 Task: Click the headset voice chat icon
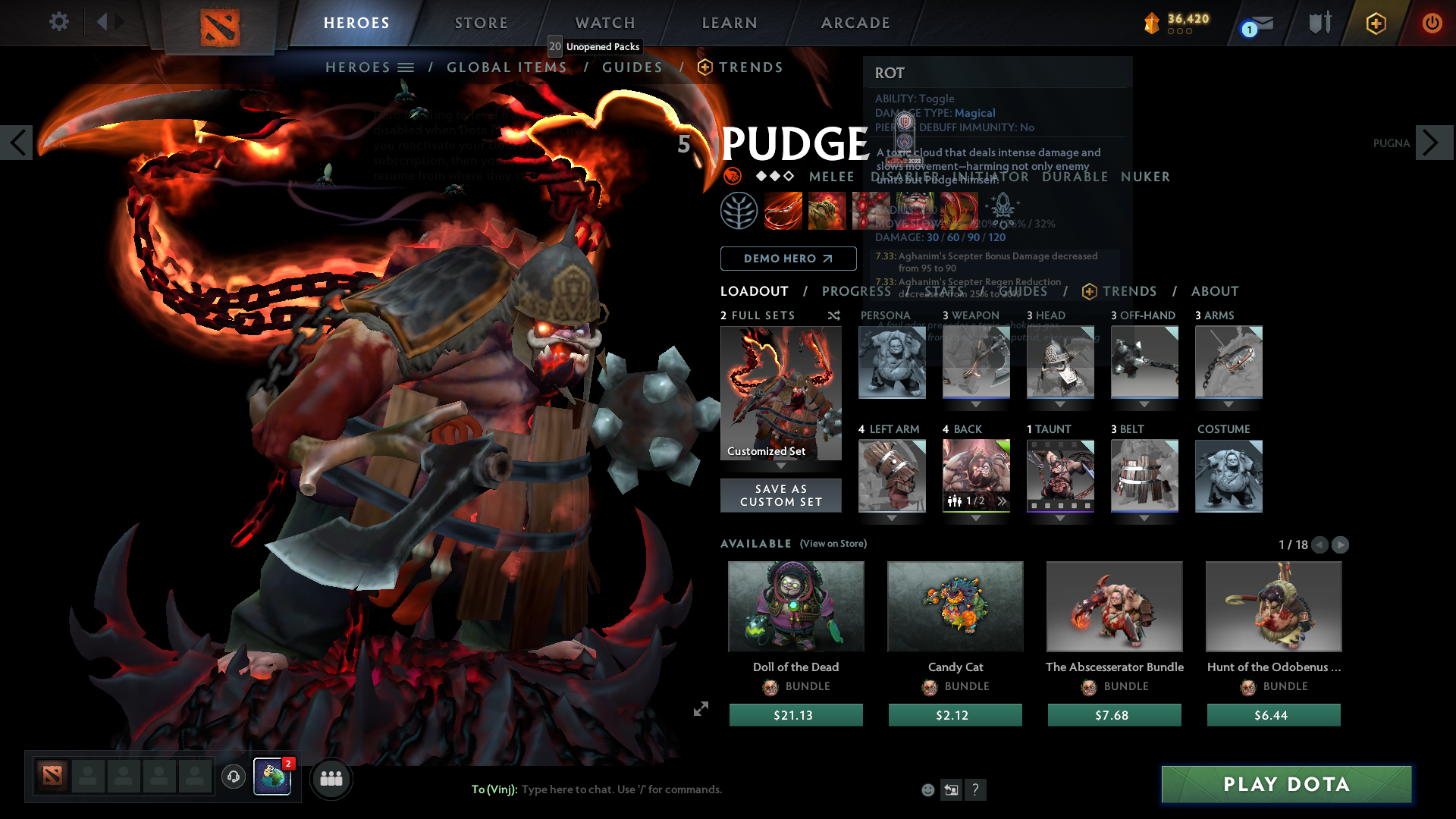tap(233, 777)
